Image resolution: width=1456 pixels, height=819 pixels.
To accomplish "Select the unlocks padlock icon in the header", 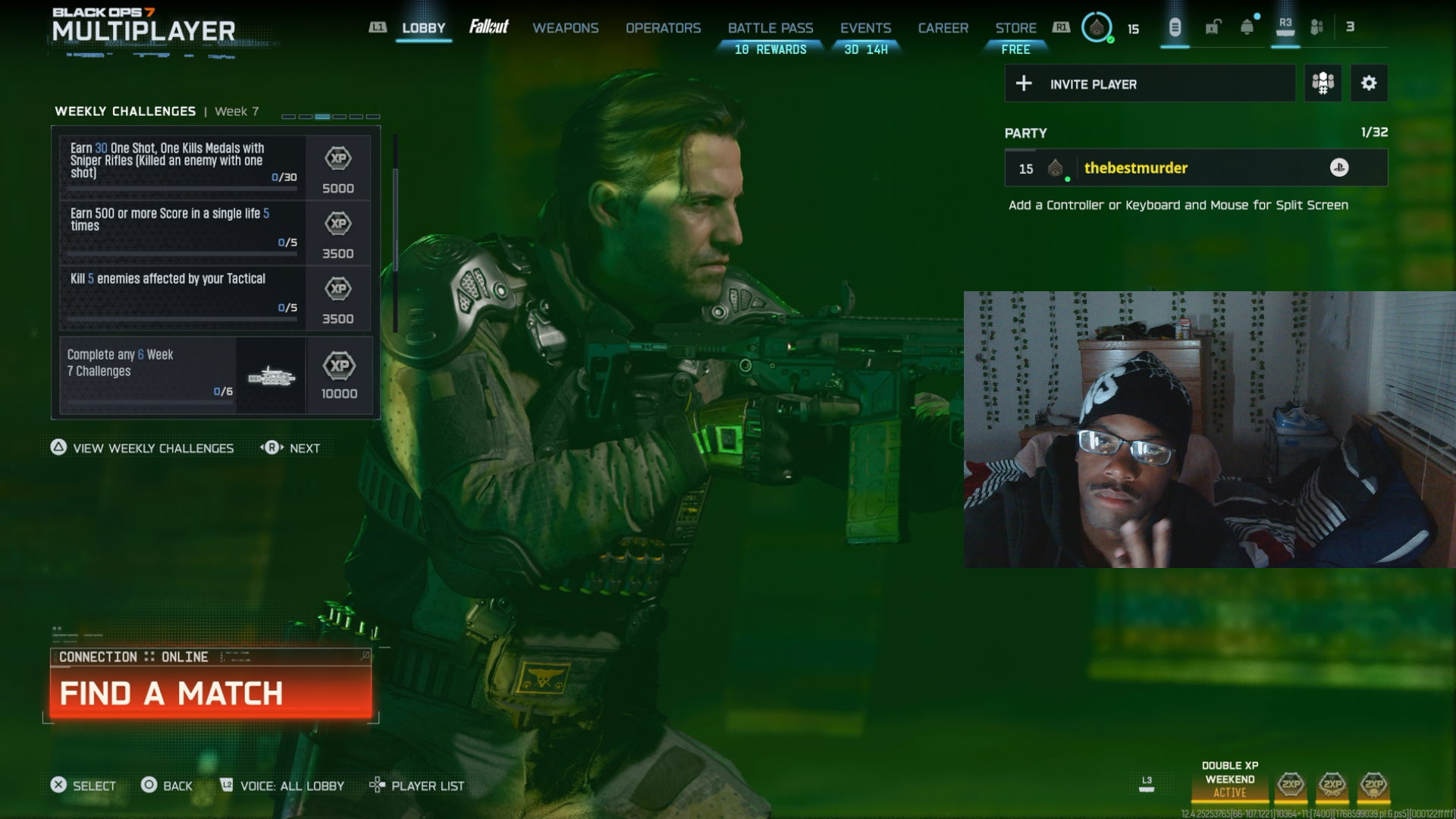I will (x=1211, y=27).
